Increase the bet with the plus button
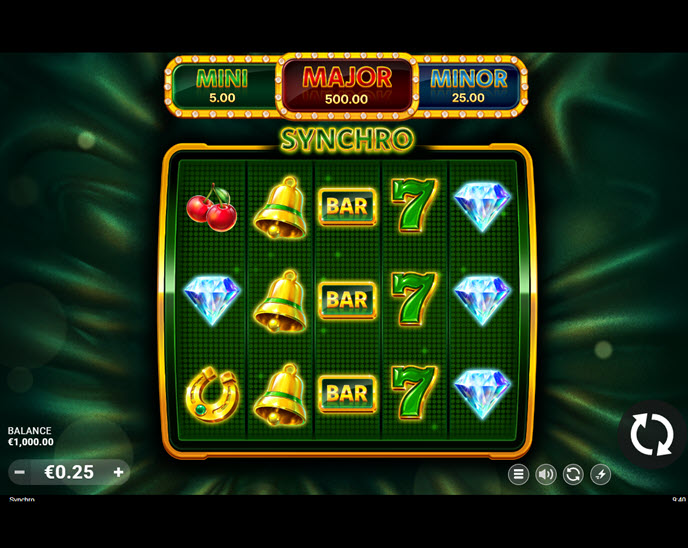 pos(118,472)
